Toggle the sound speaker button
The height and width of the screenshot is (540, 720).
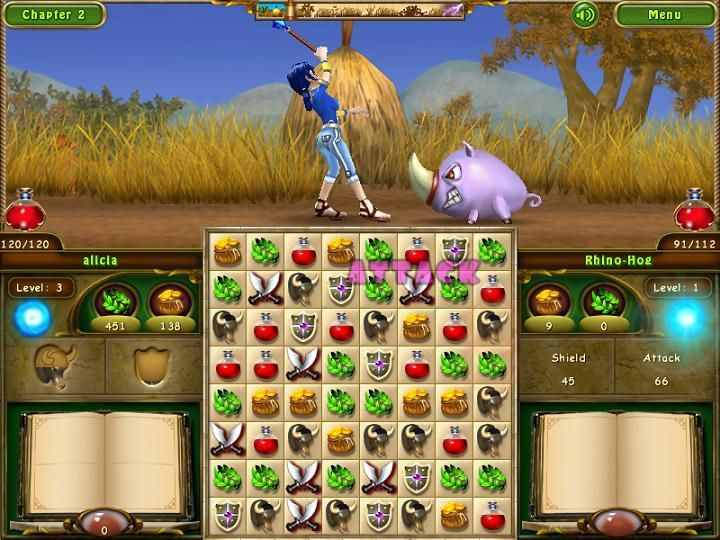pos(585,14)
